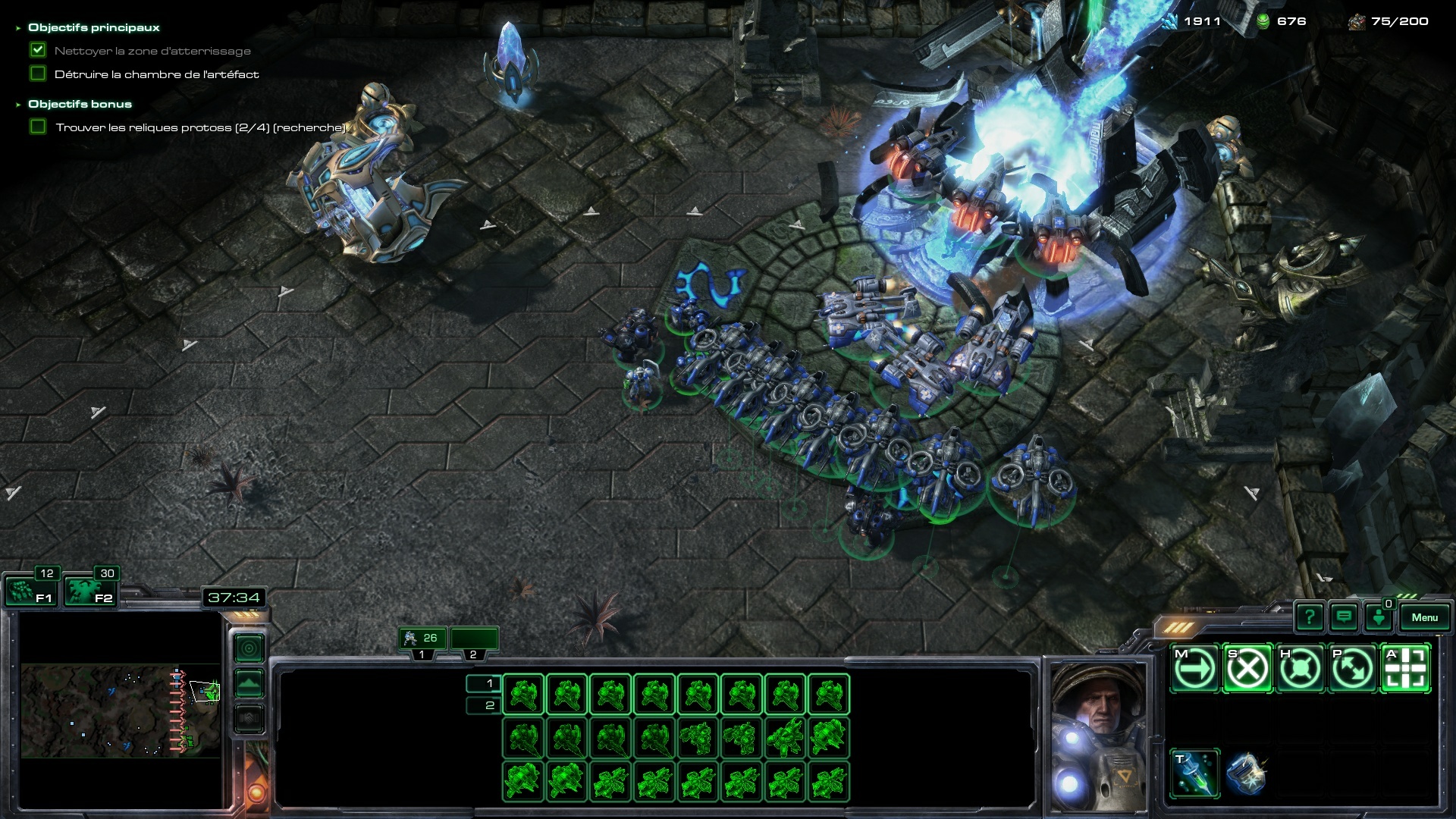Click the minimap ping target button

tap(249, 648)
